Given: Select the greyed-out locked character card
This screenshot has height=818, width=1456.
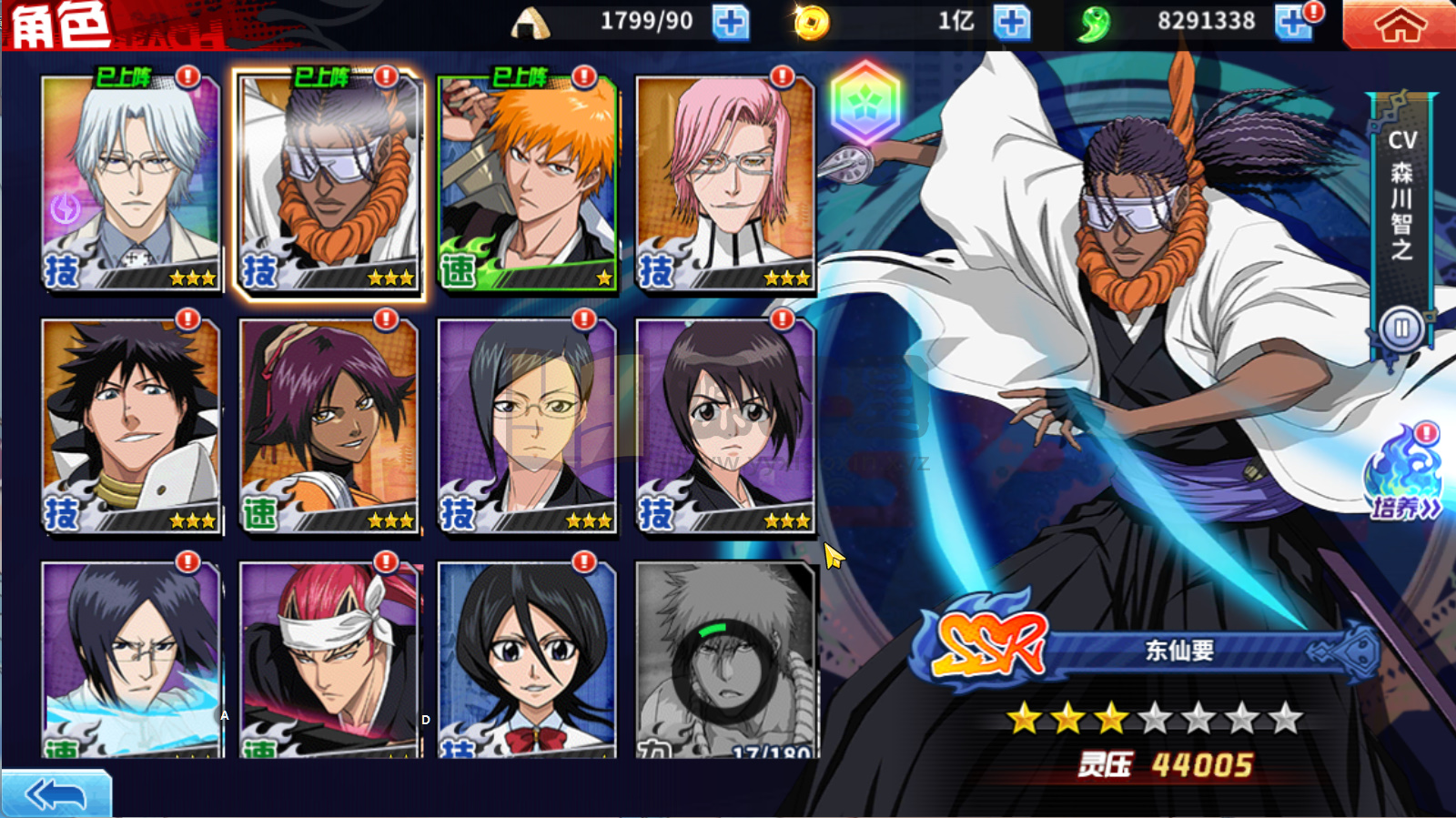Looking at the screenshot, I should [724, 660].
